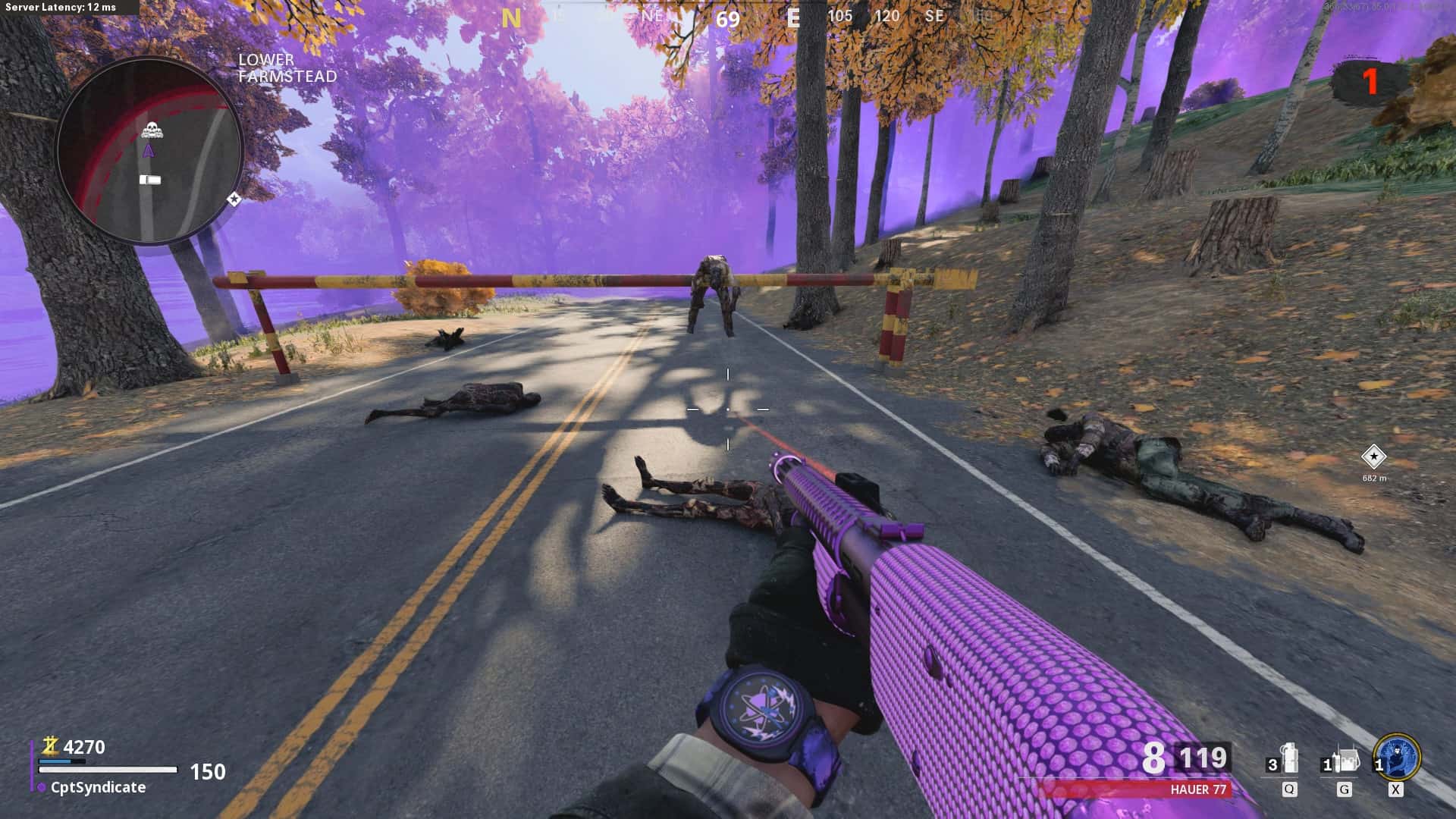Select the skull pile marker on minimap
The image size is (1456, 819).
coord(152,130)
